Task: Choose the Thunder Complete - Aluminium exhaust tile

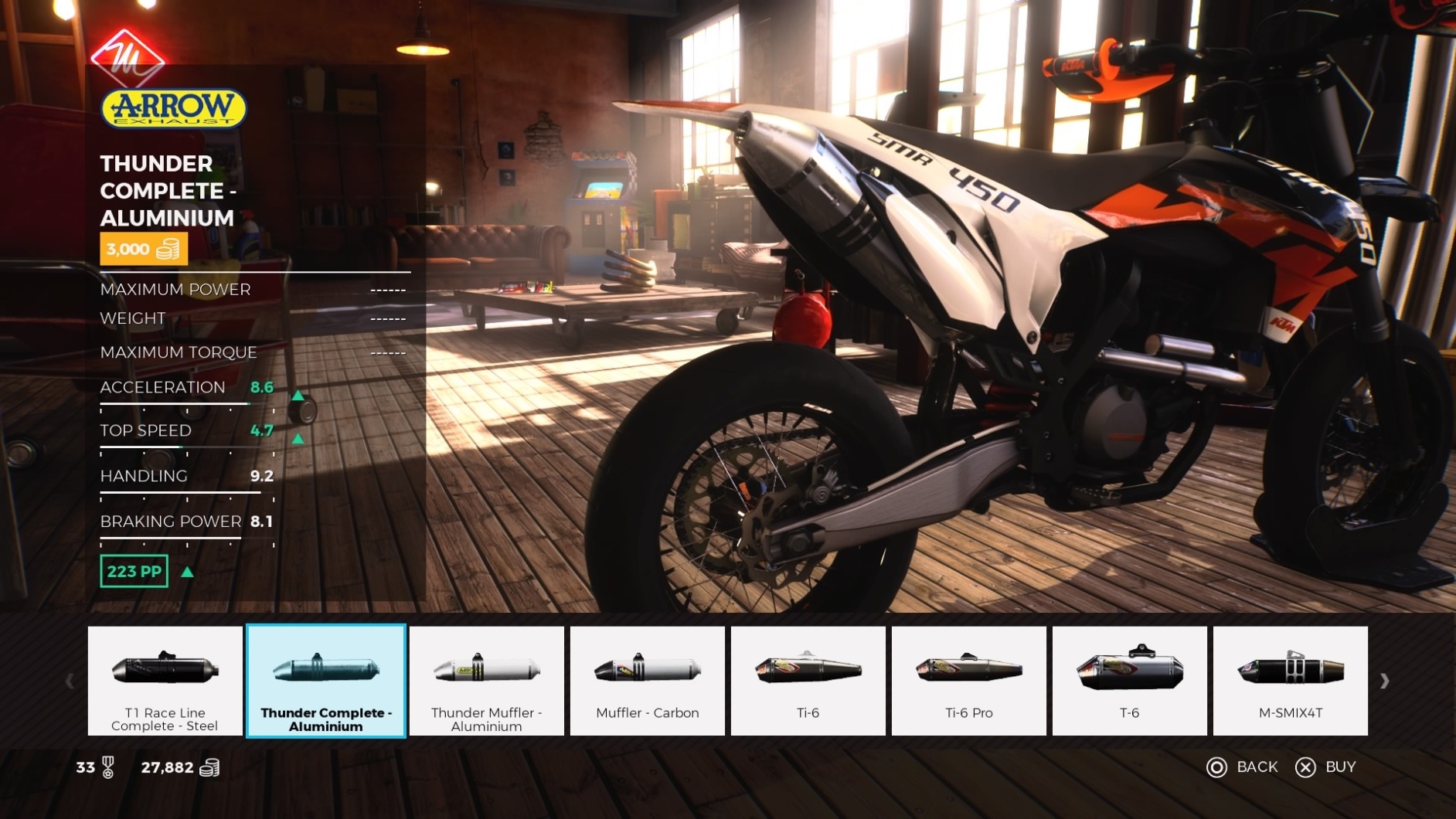Action: click(325, 680)
